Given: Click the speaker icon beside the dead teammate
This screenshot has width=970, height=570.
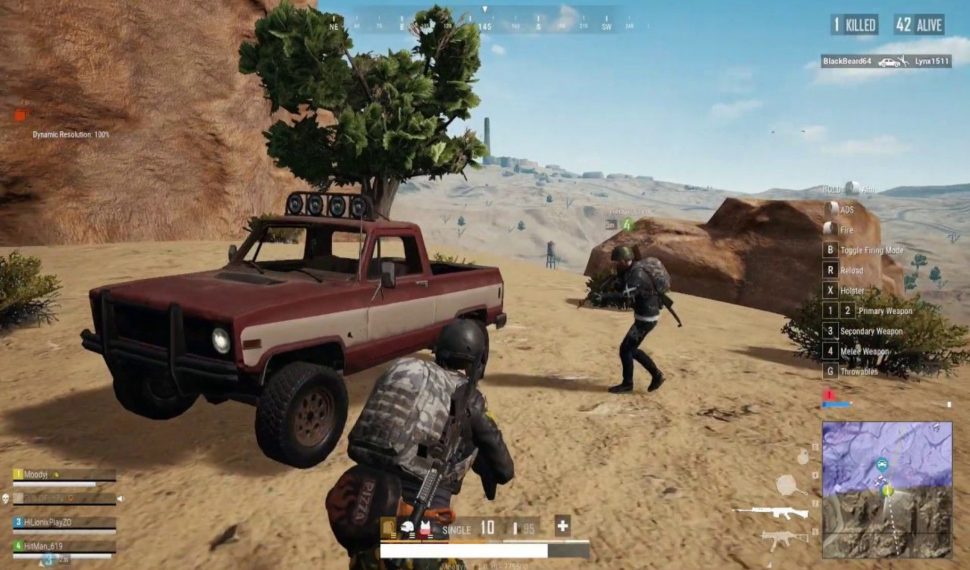Looking at the screenshot, I should point(120,498).
